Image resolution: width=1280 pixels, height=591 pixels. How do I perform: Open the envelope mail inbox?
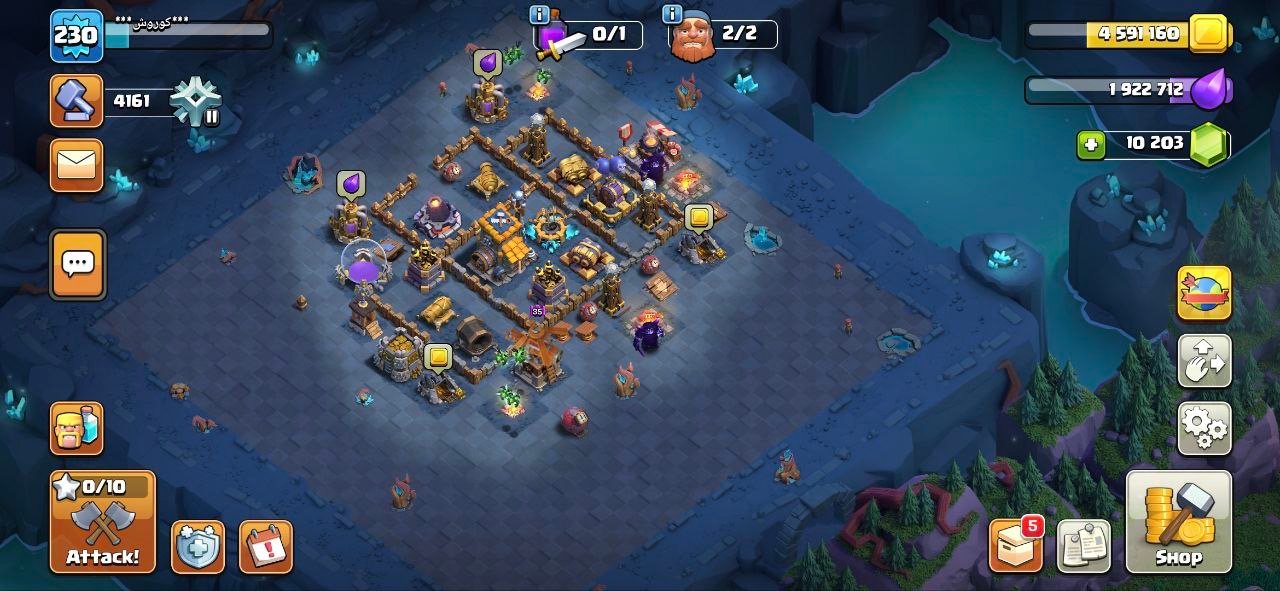(x=77, y=165)
